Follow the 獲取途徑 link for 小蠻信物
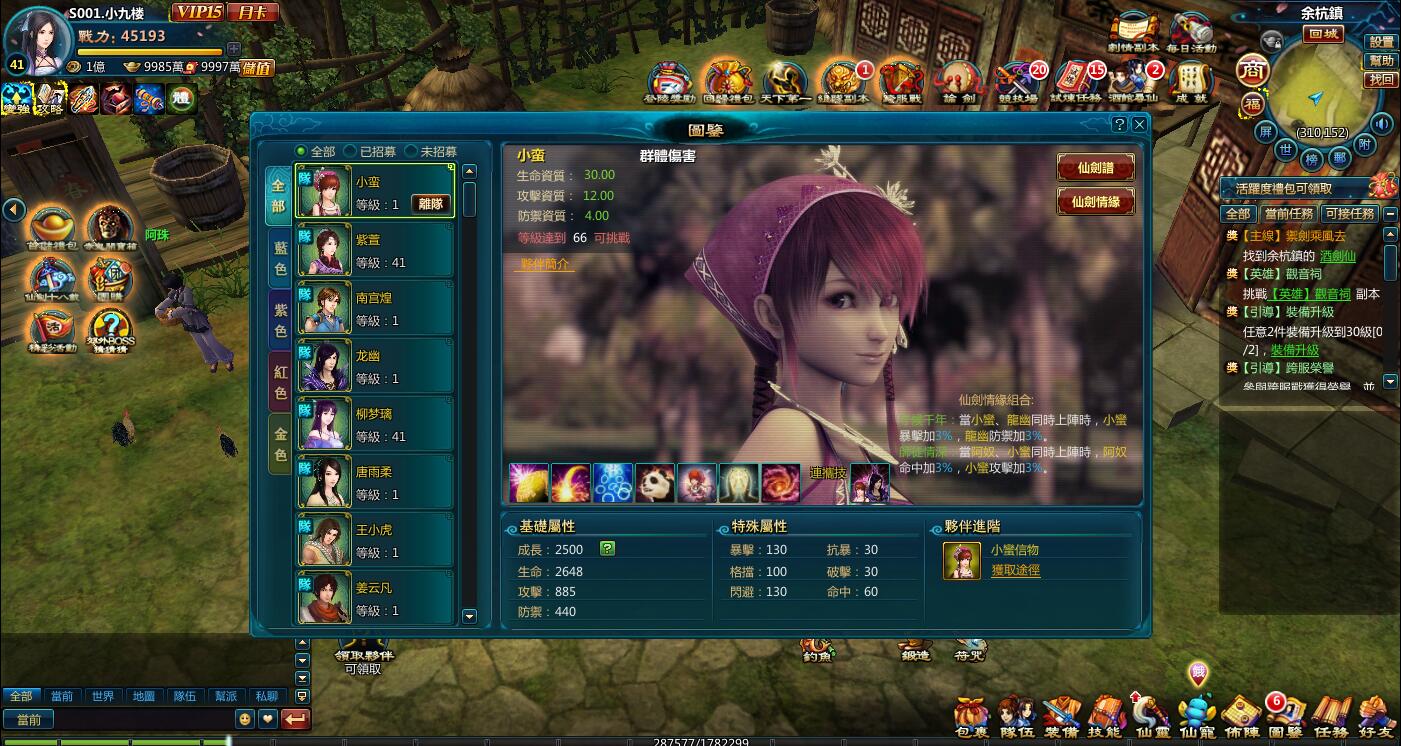 (x=1015, y=570)
